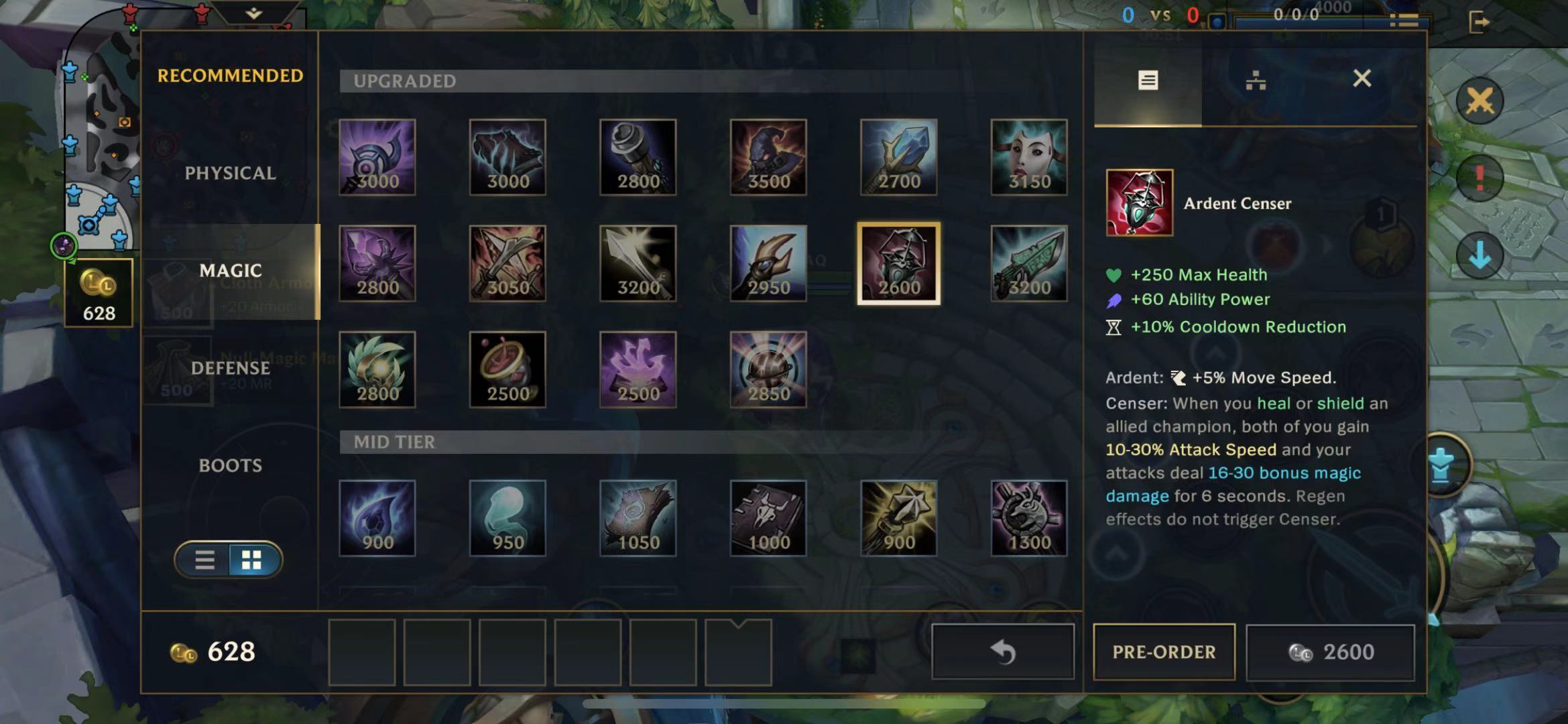
Task: Select the Defense item category
Action: tap(230, 368)
